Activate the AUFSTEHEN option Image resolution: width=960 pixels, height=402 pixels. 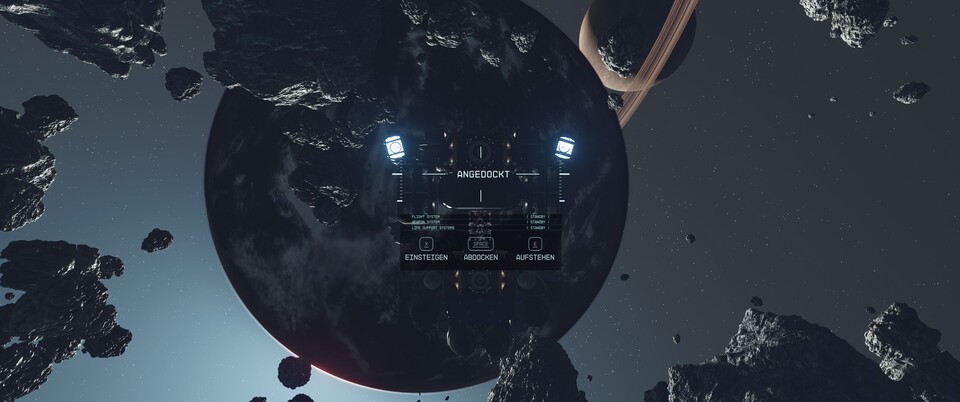pos(535,250)
